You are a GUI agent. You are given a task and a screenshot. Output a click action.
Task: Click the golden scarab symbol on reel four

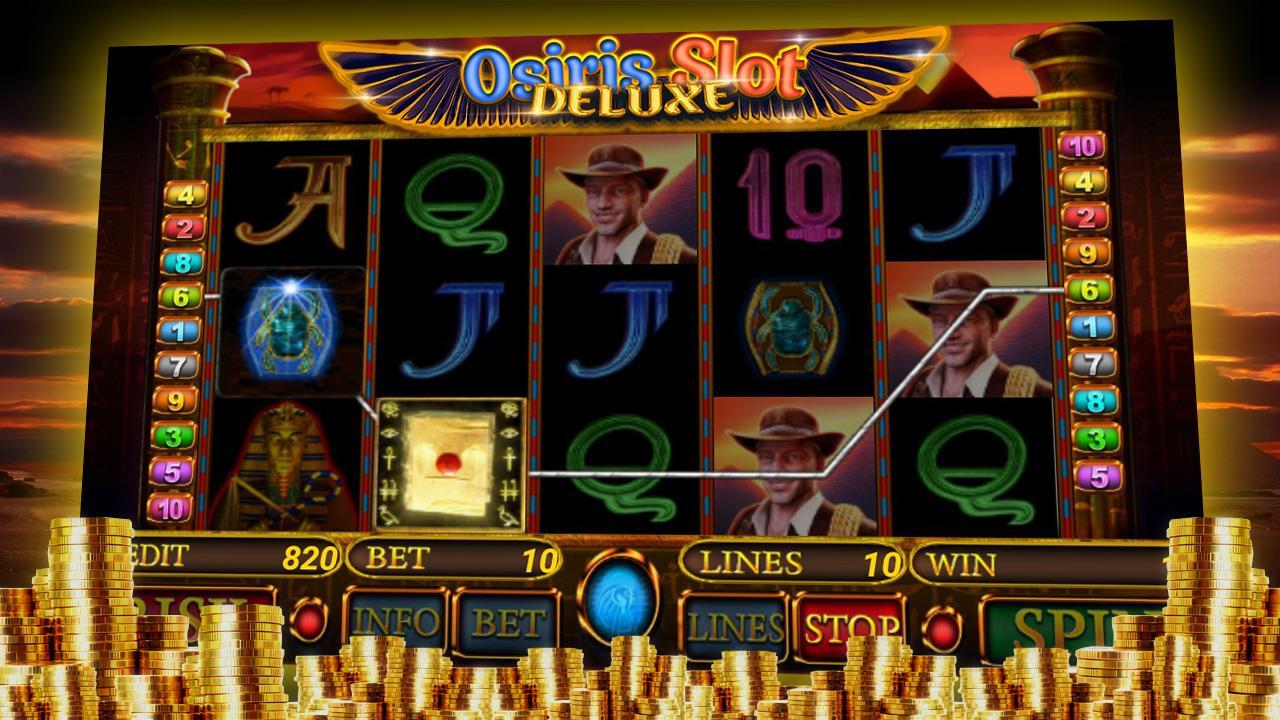pos(795,320)
